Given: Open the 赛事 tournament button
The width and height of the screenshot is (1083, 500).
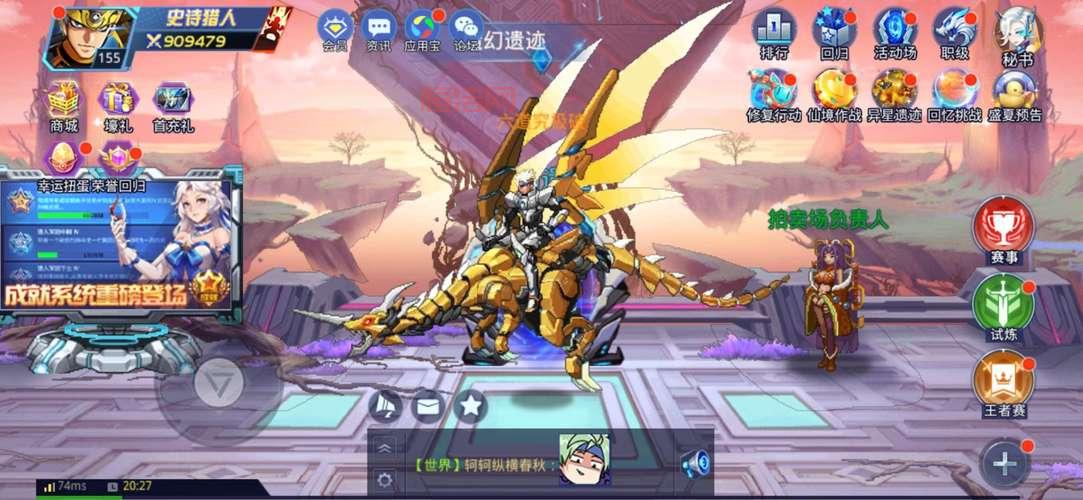Looking at the screenshot, I should click(x=1003, y=229).
